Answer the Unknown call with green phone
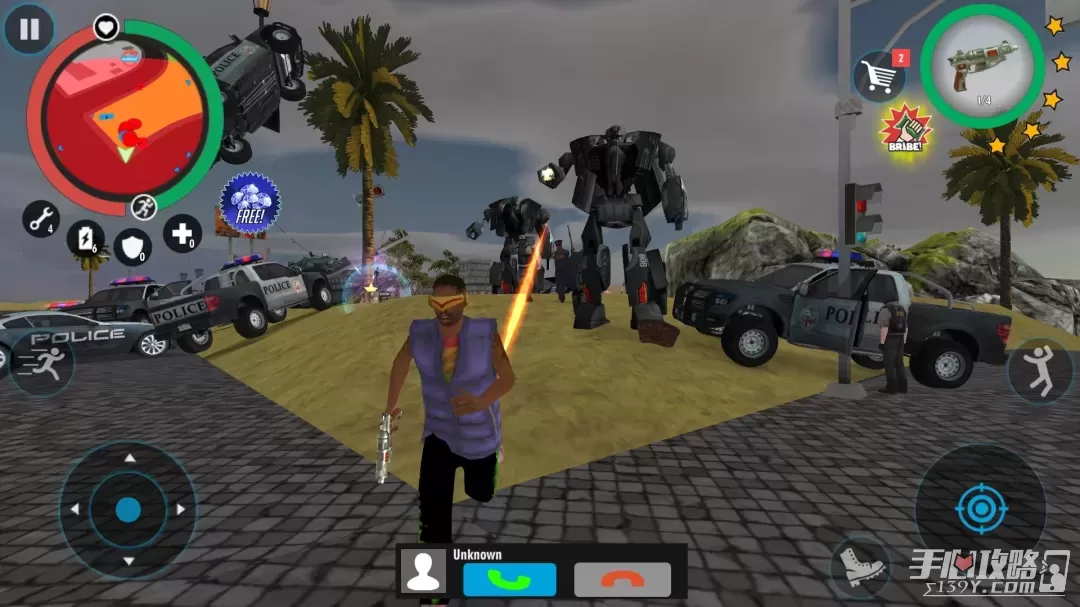 509,579
